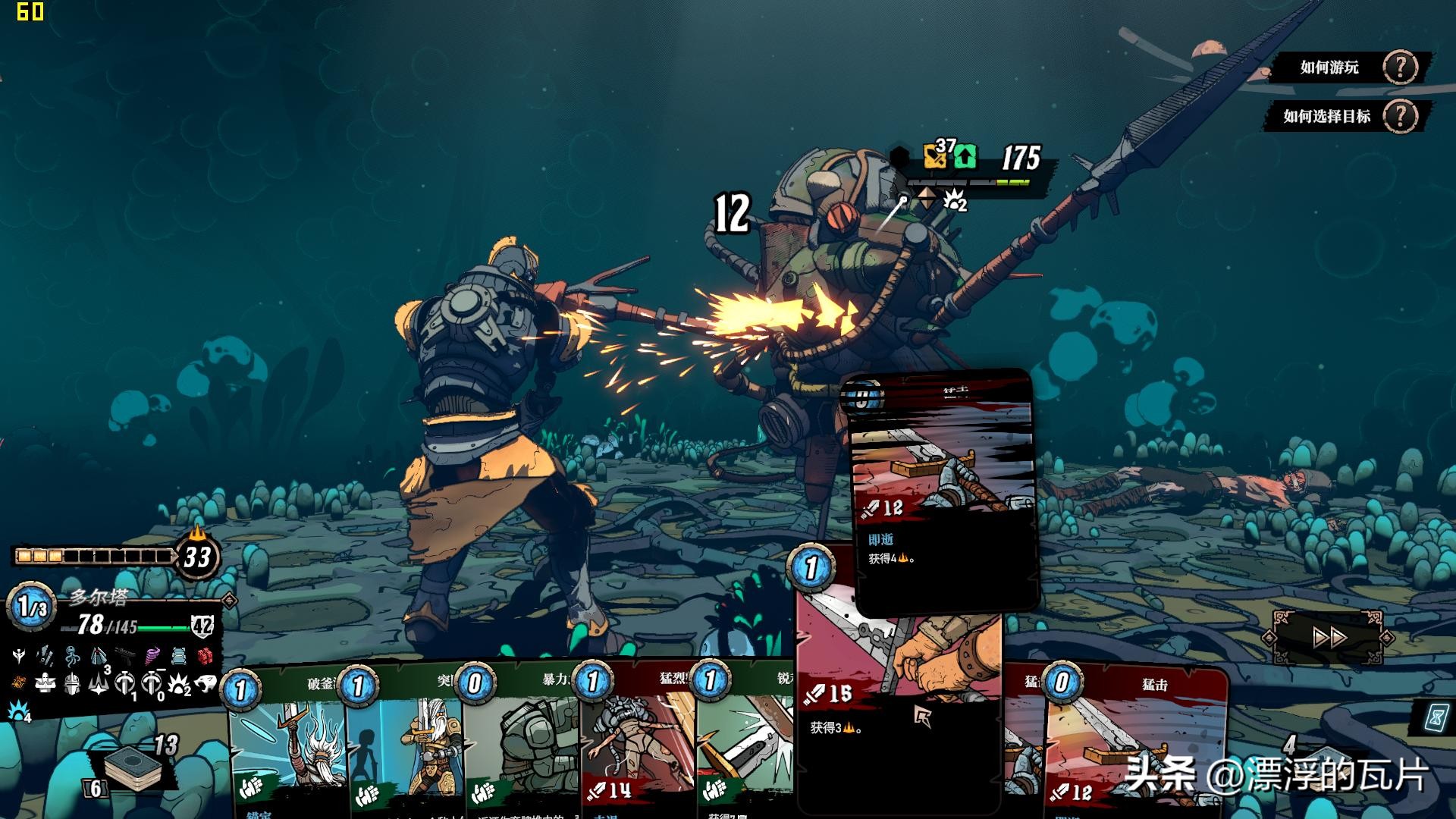Inspect the red dice relic icon
Viewport: 1456px width, 819px height.
pos(205,656)
